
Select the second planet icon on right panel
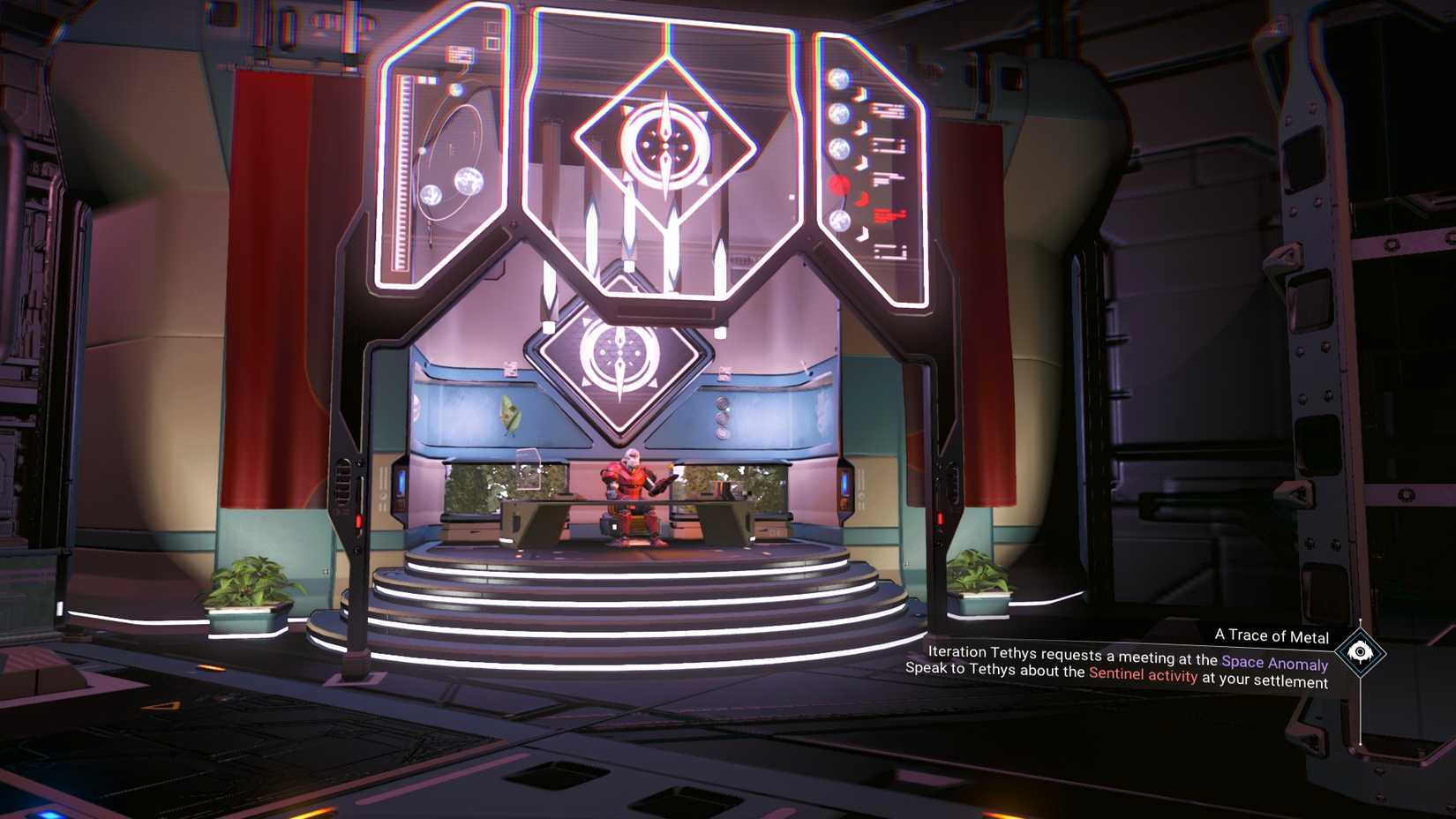tap(838, 113)
